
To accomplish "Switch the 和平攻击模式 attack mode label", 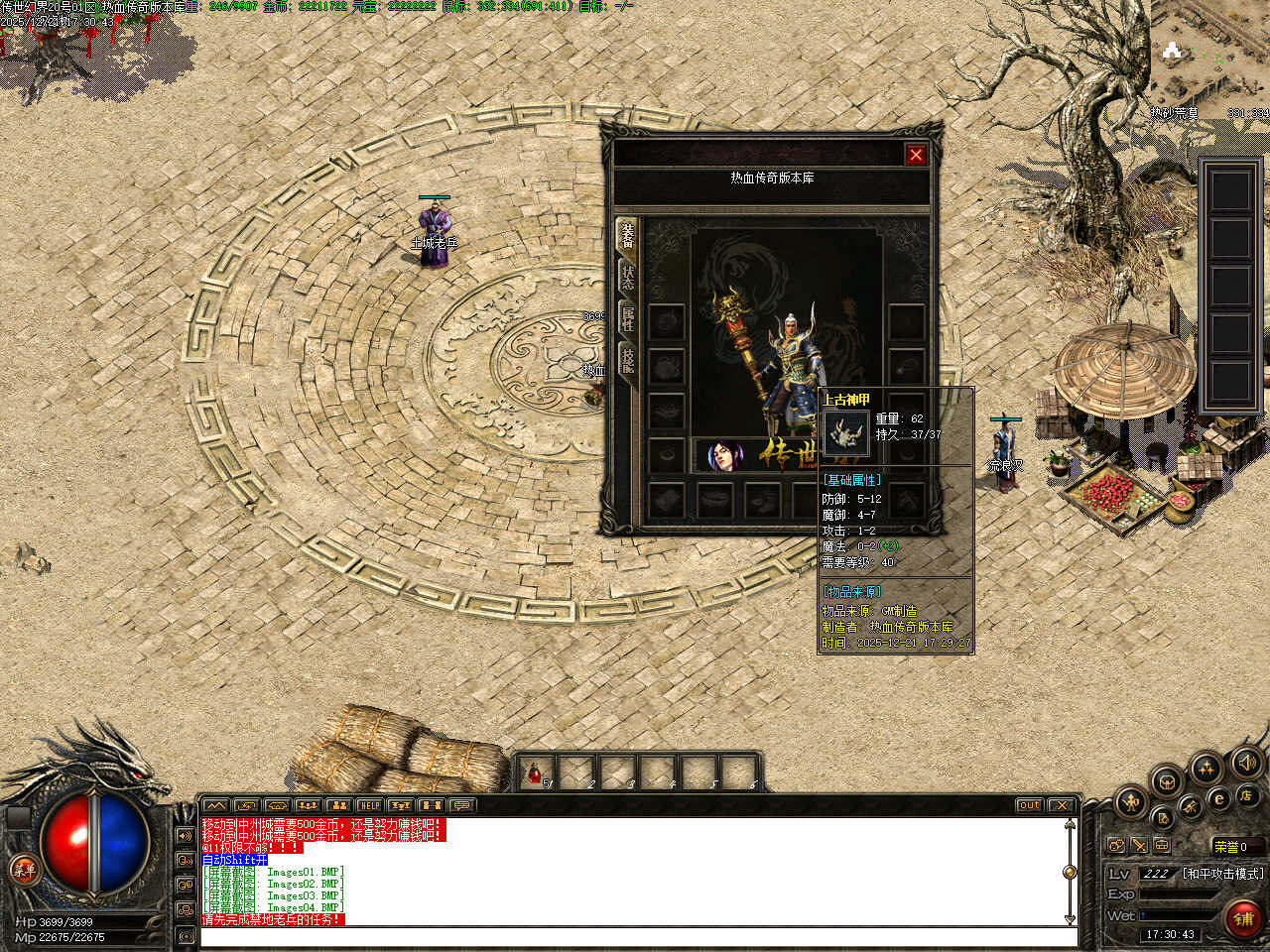I will [1222, 874].
